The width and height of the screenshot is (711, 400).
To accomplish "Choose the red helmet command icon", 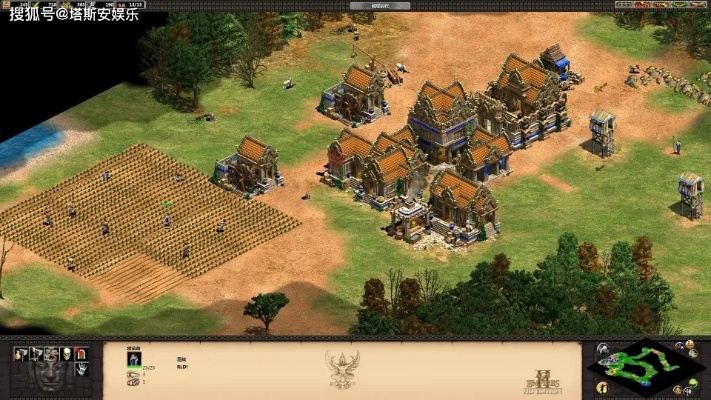I will [81, 353].
